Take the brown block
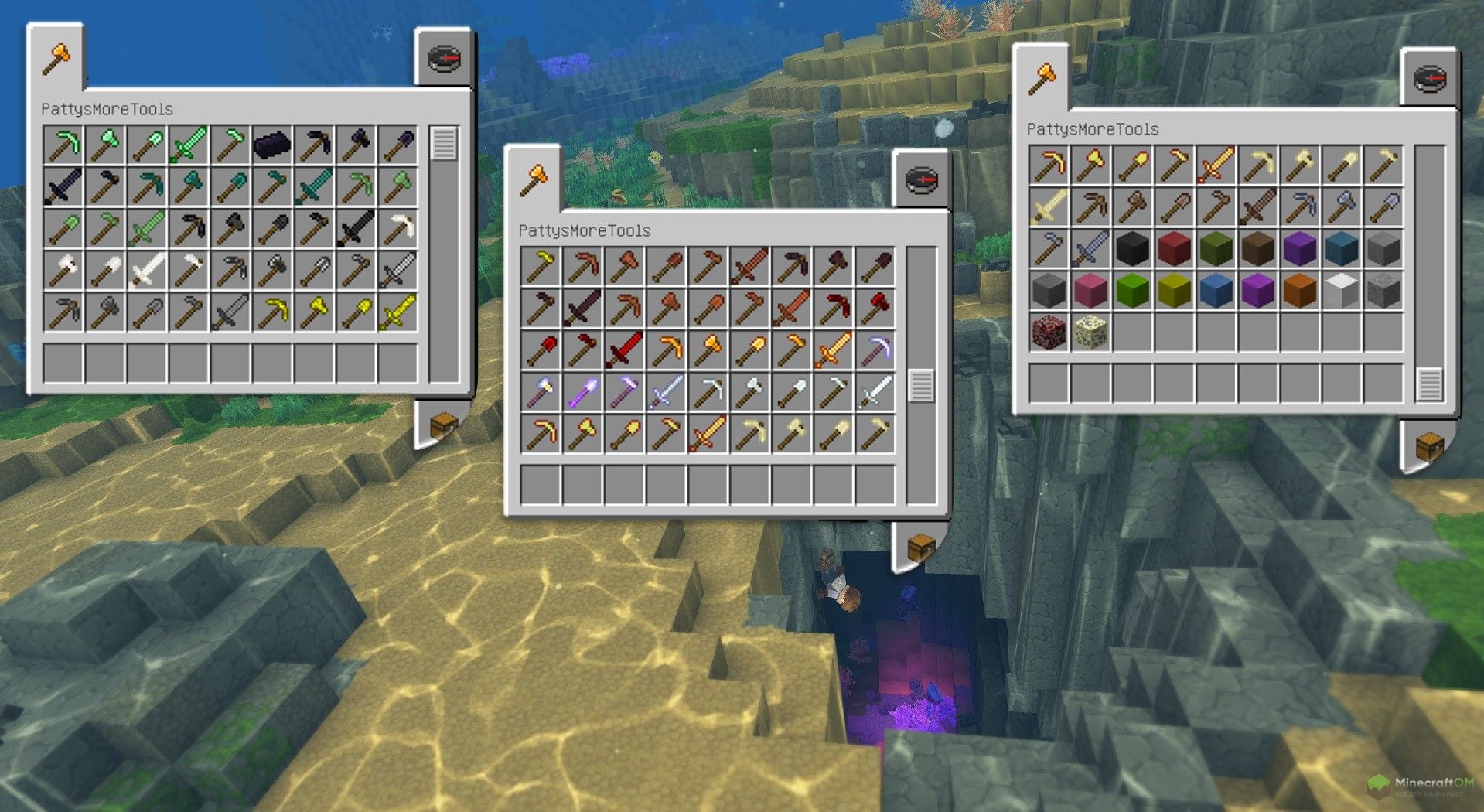This screenshot has height=812, width=1484. coord(1257,249)
